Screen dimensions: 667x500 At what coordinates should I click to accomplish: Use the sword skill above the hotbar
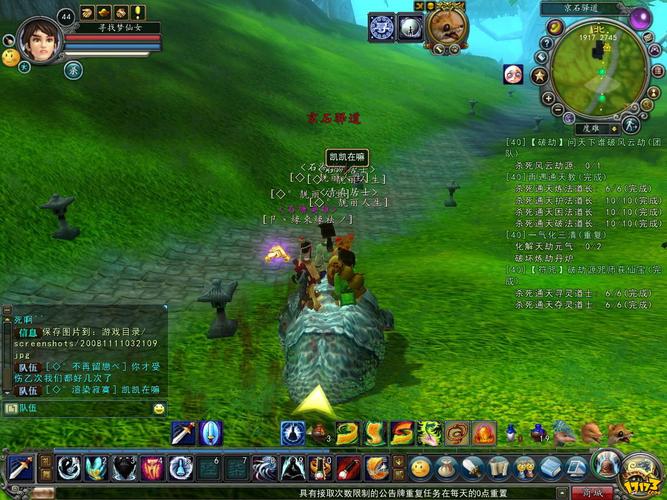pos(183,433)
